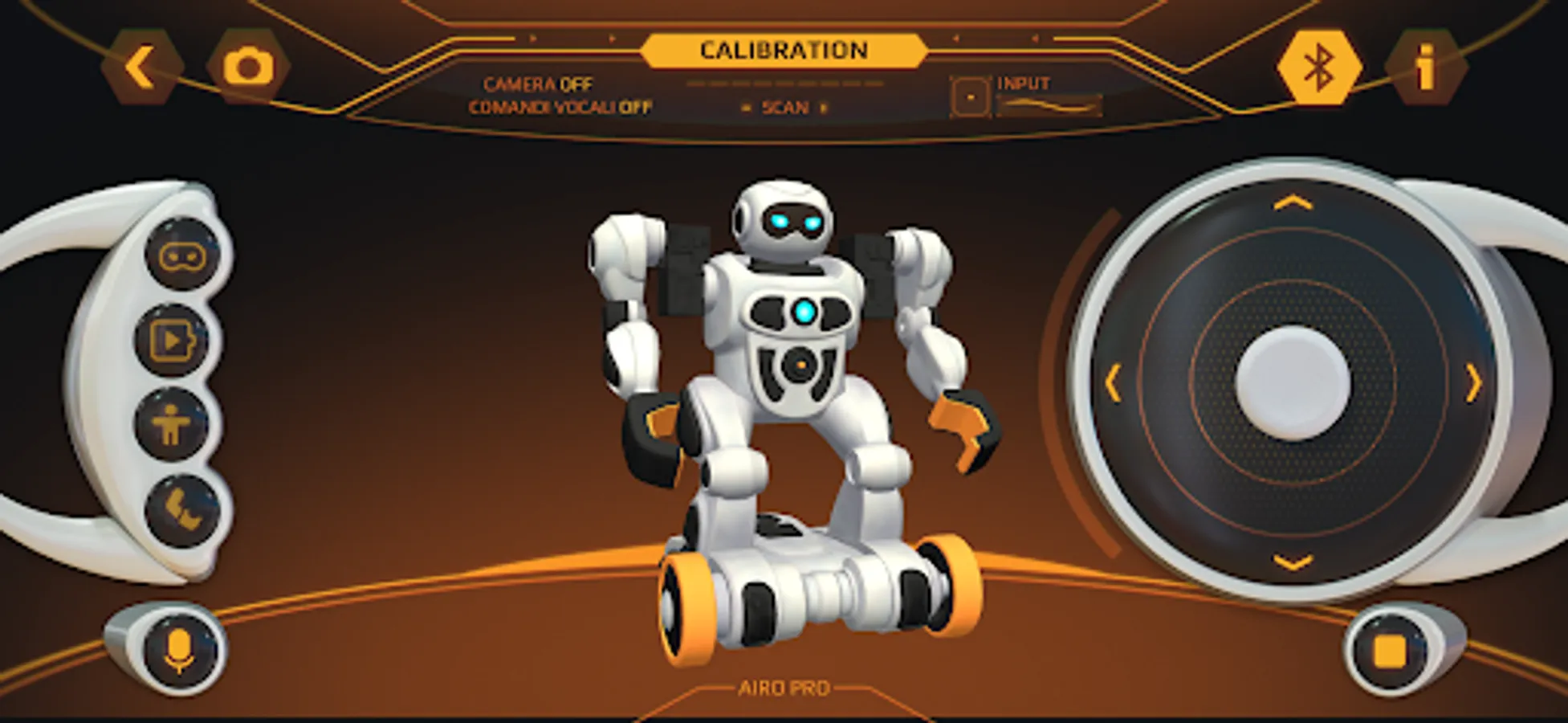The height and width of the screenshot is (723, 1568).
Task: Select the VR goggles mode icon
Action: coord(180,254)
